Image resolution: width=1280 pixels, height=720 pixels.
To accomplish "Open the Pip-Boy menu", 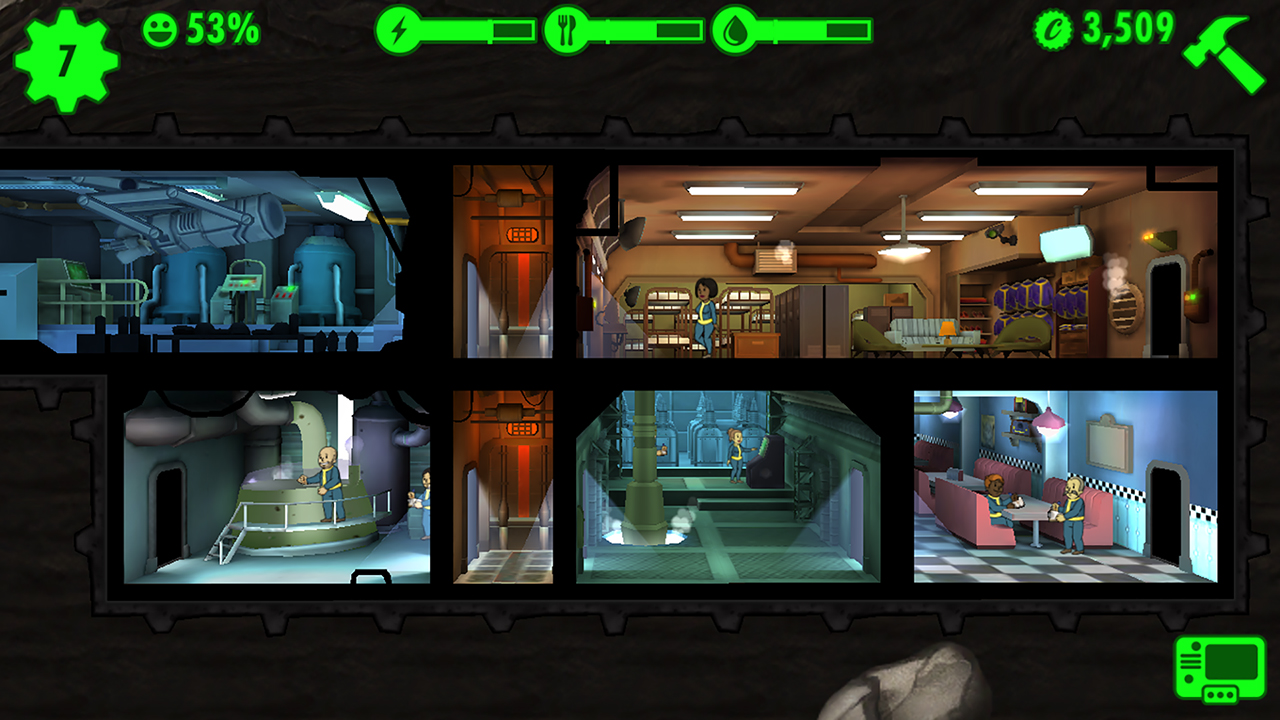I will [x=1219, y=669].
